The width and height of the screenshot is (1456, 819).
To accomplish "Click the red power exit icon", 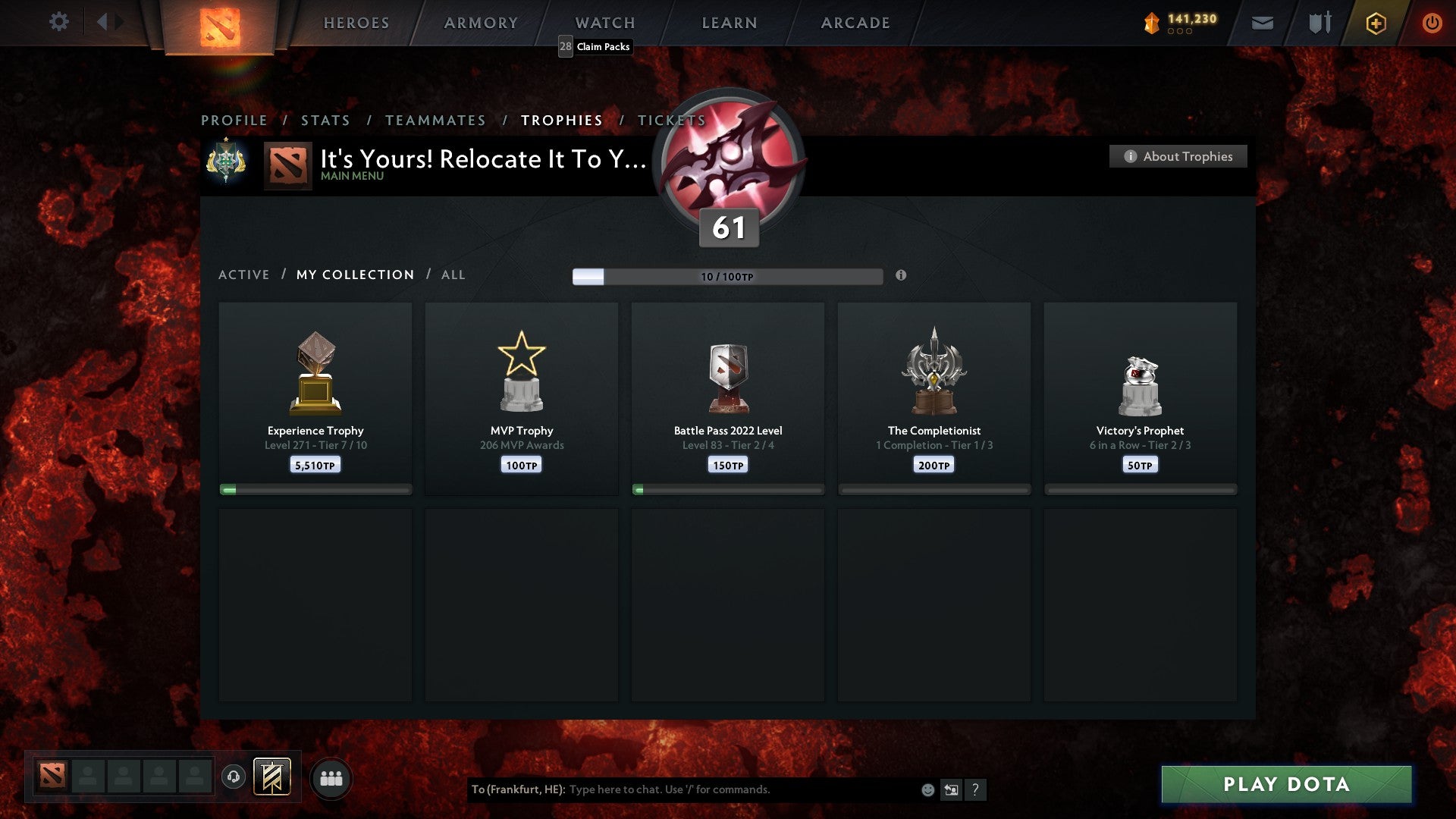I will 1432,23.
